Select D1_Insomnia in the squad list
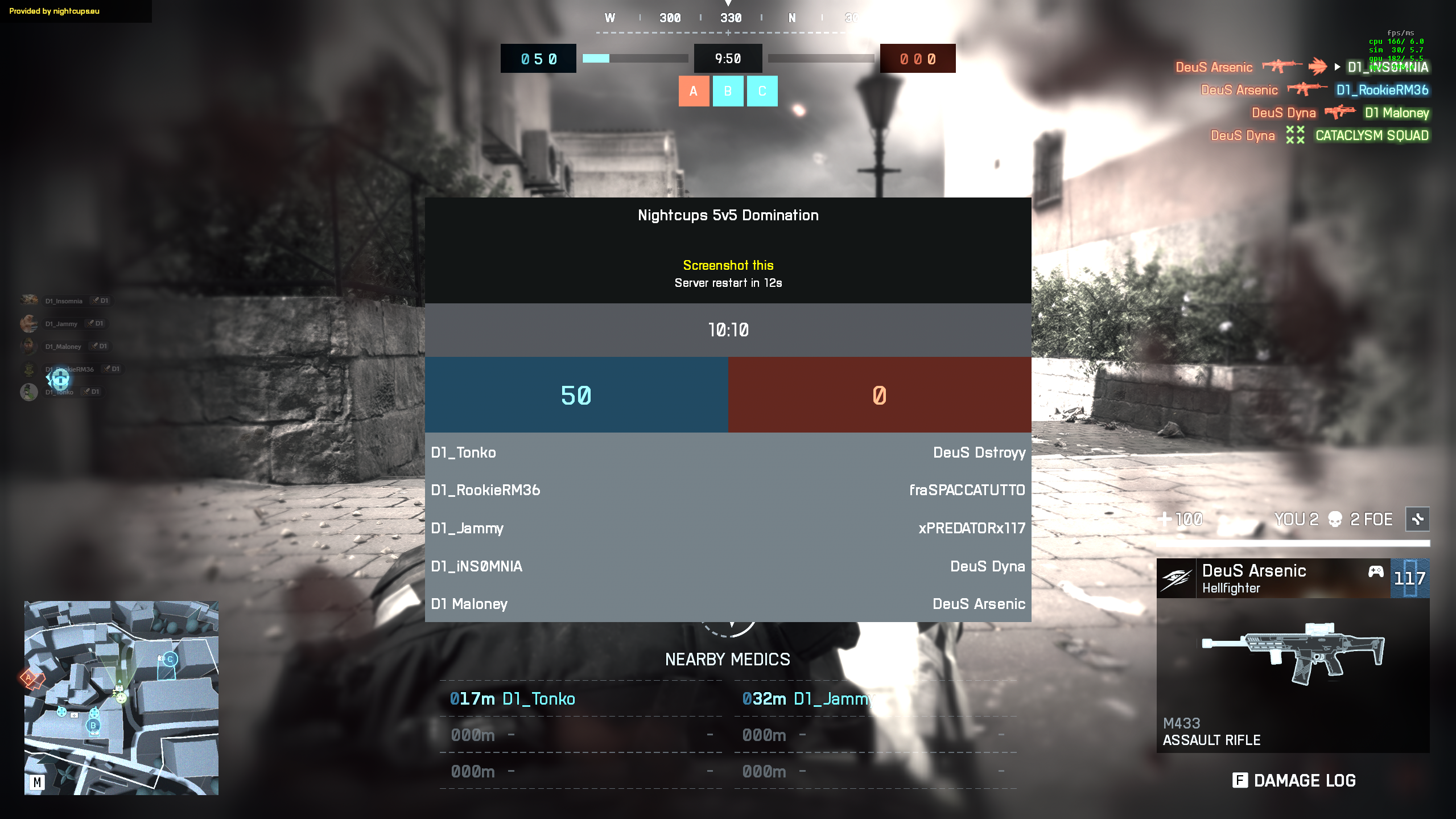 tap(64, 301)
